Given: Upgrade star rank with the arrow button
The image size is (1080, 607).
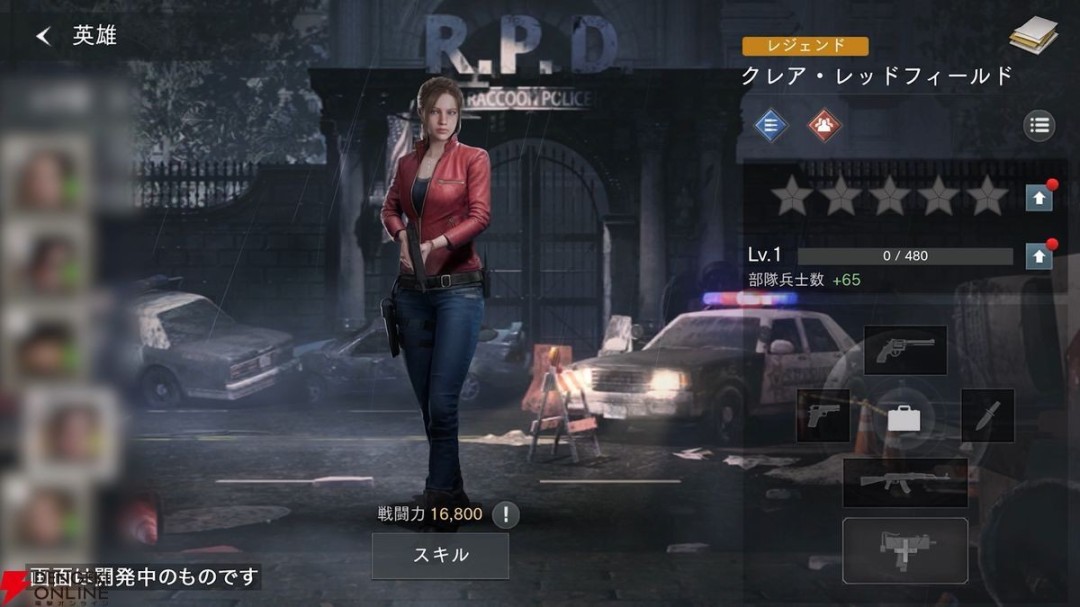Looking at the screenshot, I should (x=1039, y=197).
